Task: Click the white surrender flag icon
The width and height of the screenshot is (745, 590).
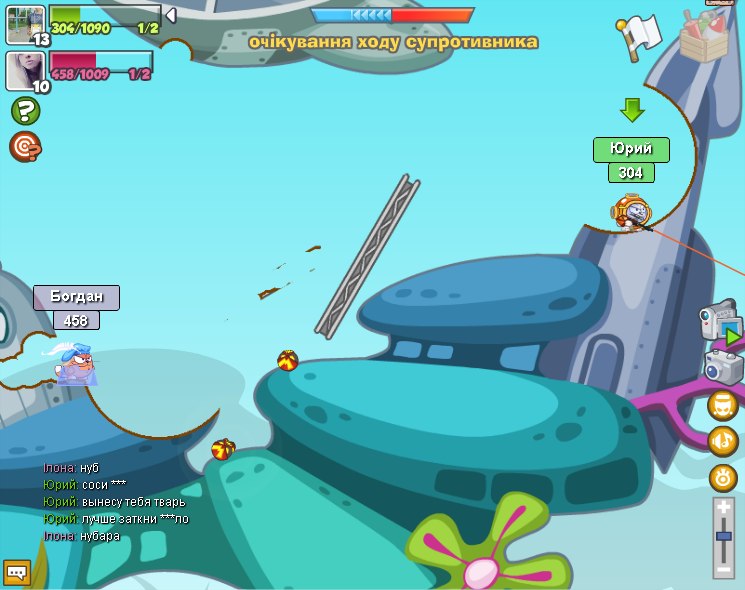Action: tap(640, 36)
